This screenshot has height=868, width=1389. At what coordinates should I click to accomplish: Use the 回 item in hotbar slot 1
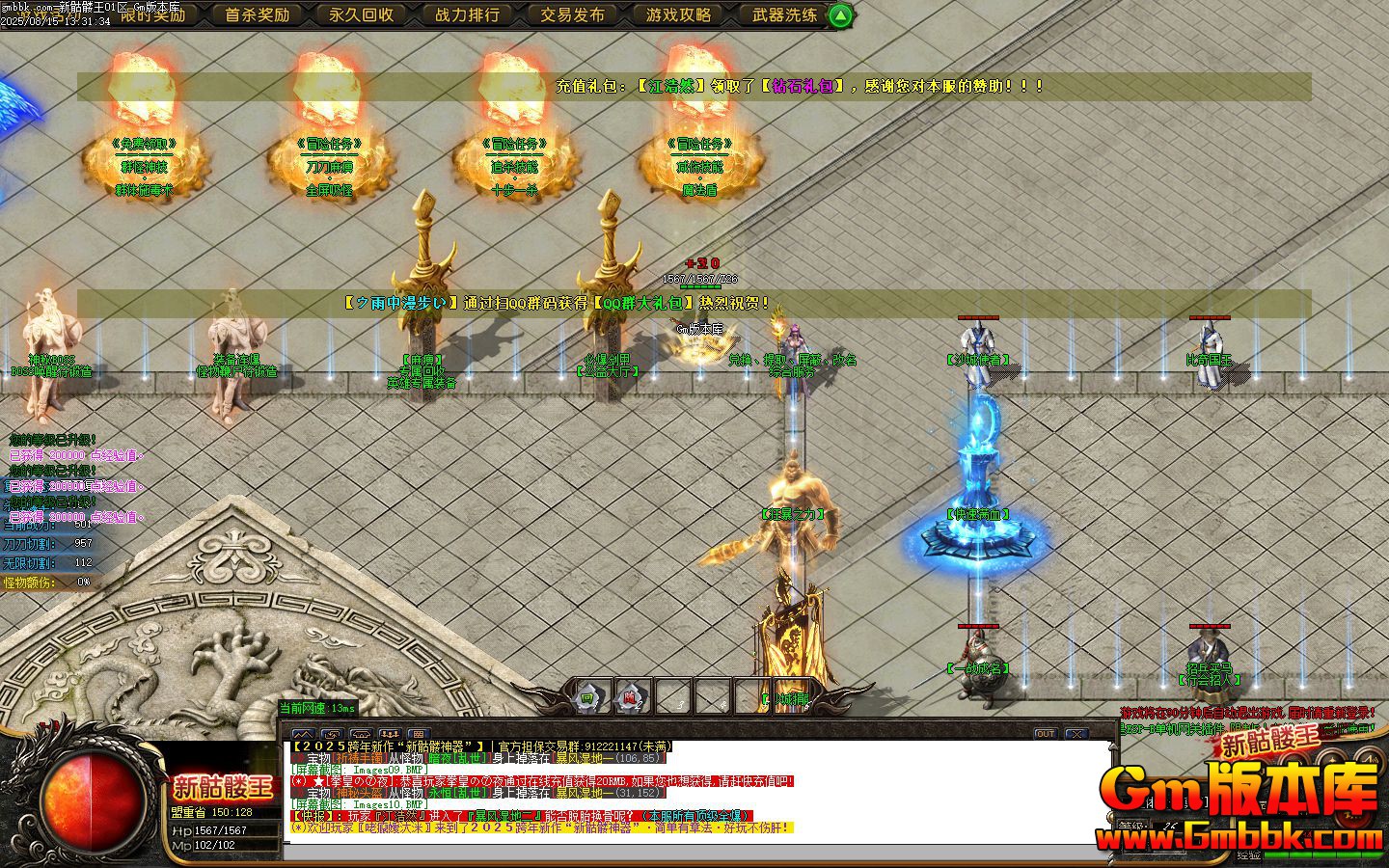pyautogui.click(x=587, y=696)
